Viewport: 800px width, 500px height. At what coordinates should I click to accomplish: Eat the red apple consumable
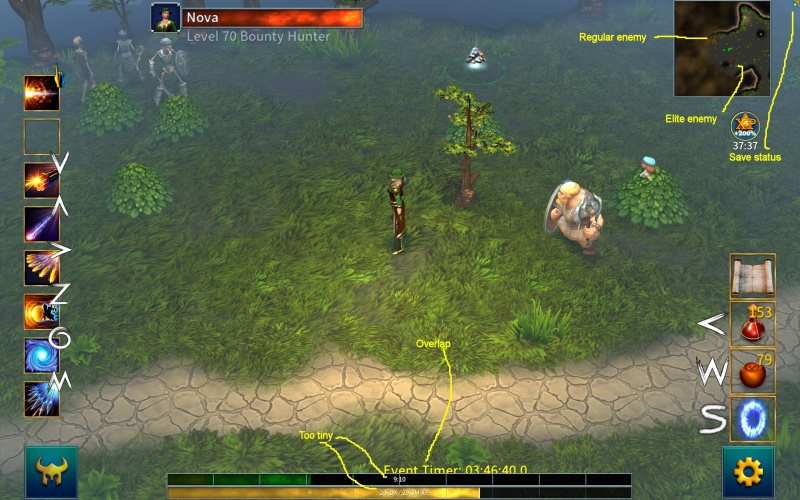click(x=752, y=372)
